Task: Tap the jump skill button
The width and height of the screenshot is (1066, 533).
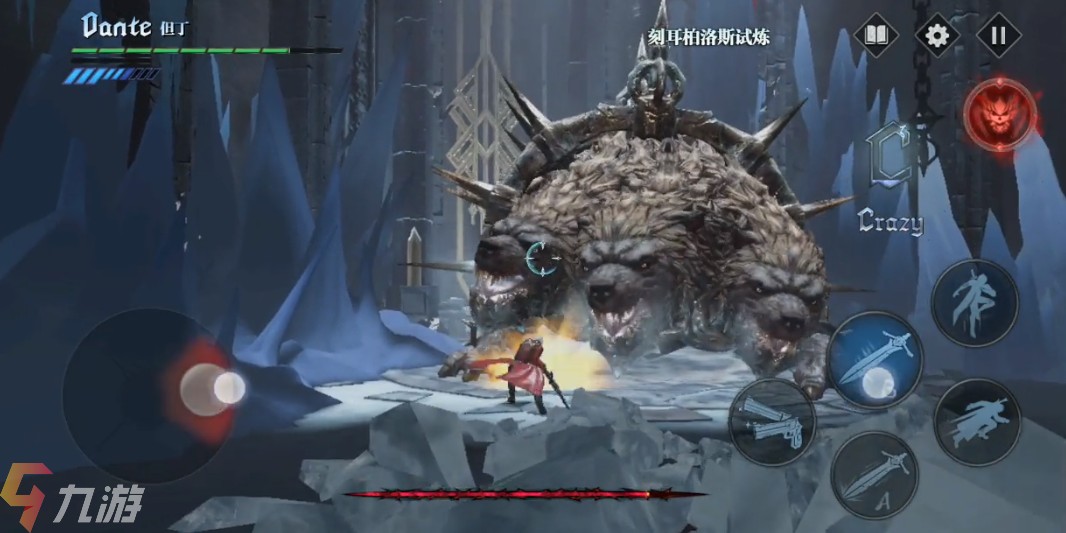Action: coord(974,303)
